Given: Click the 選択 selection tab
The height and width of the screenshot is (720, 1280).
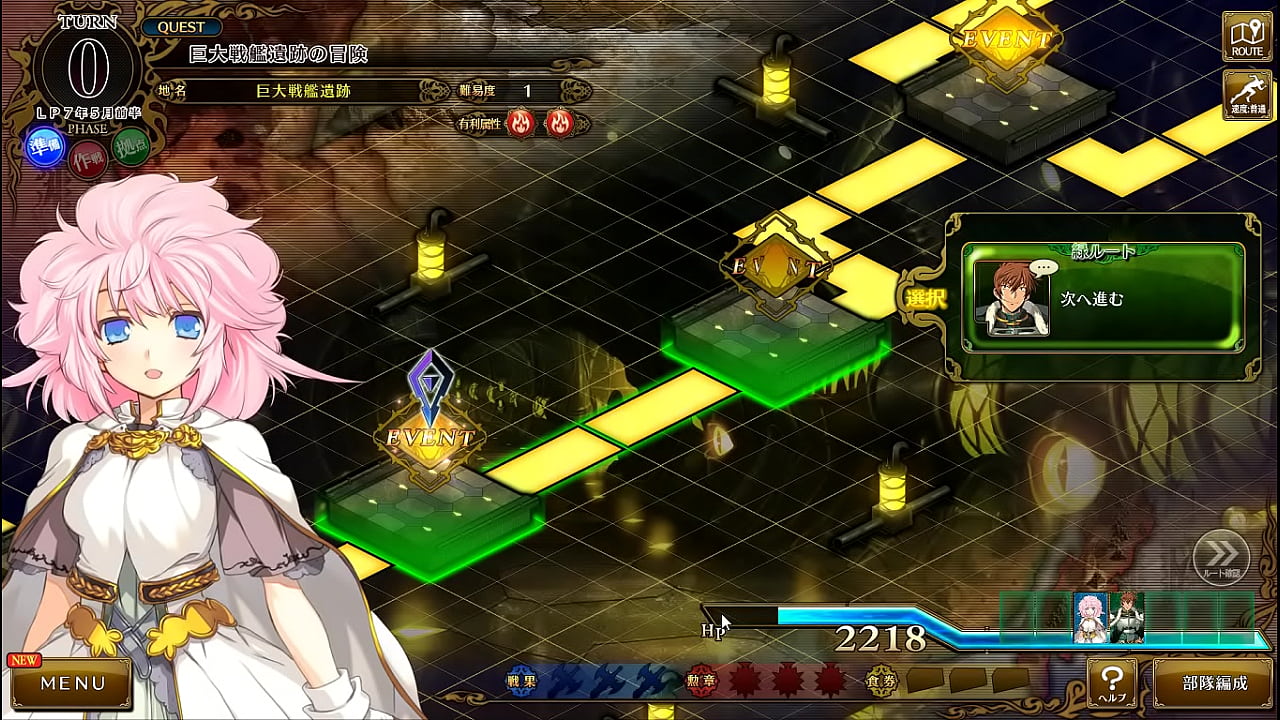Looking at the screenshot, I should click(x=925, y=298).
